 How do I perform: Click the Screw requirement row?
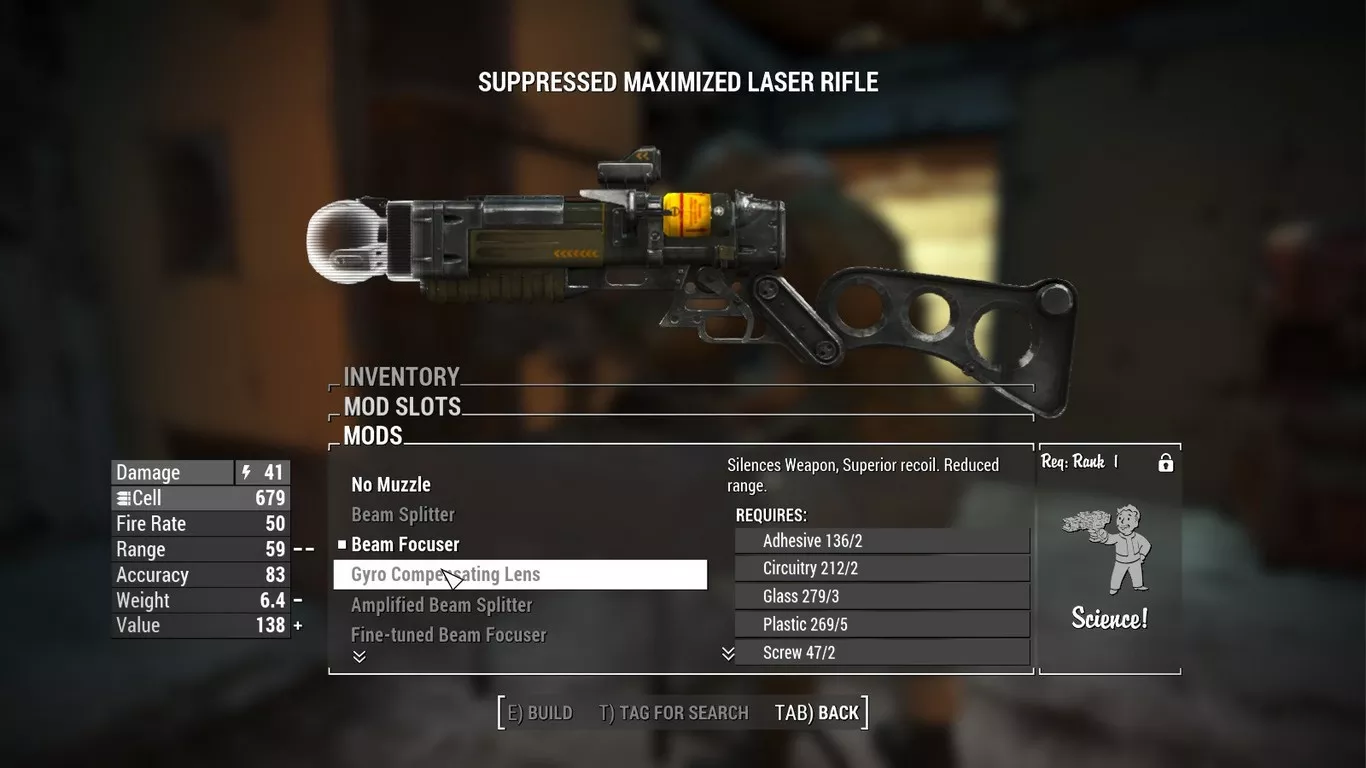tap(881, 652)
